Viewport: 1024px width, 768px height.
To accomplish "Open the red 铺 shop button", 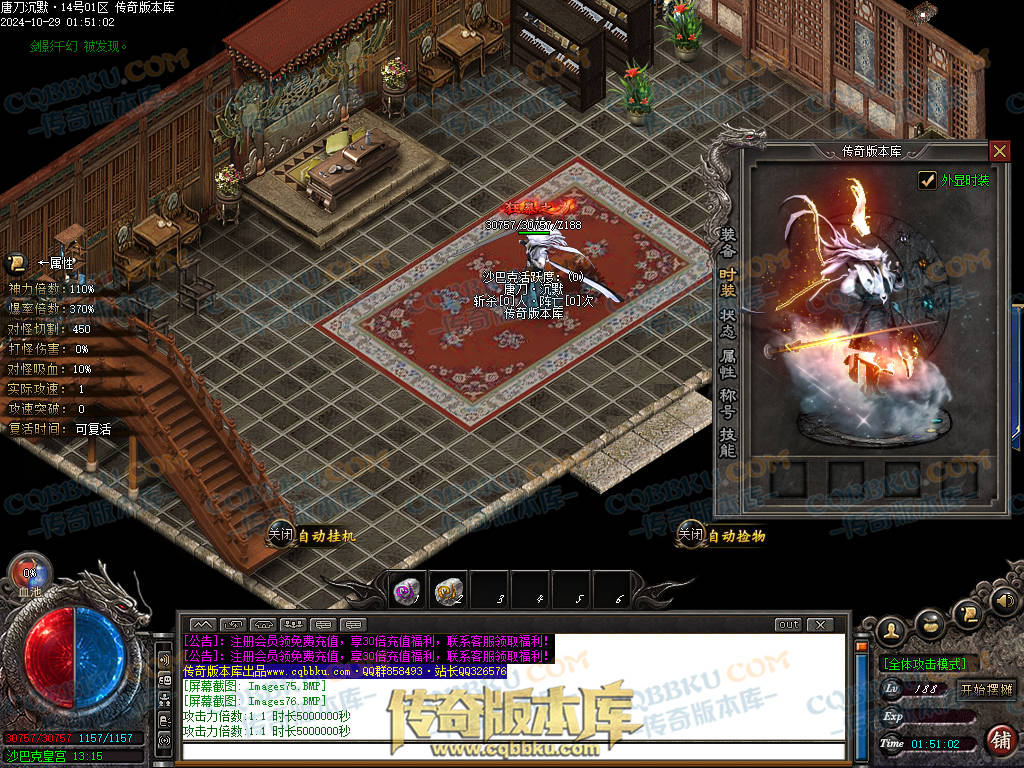I will pyautogui.click(x=999, y=740).
